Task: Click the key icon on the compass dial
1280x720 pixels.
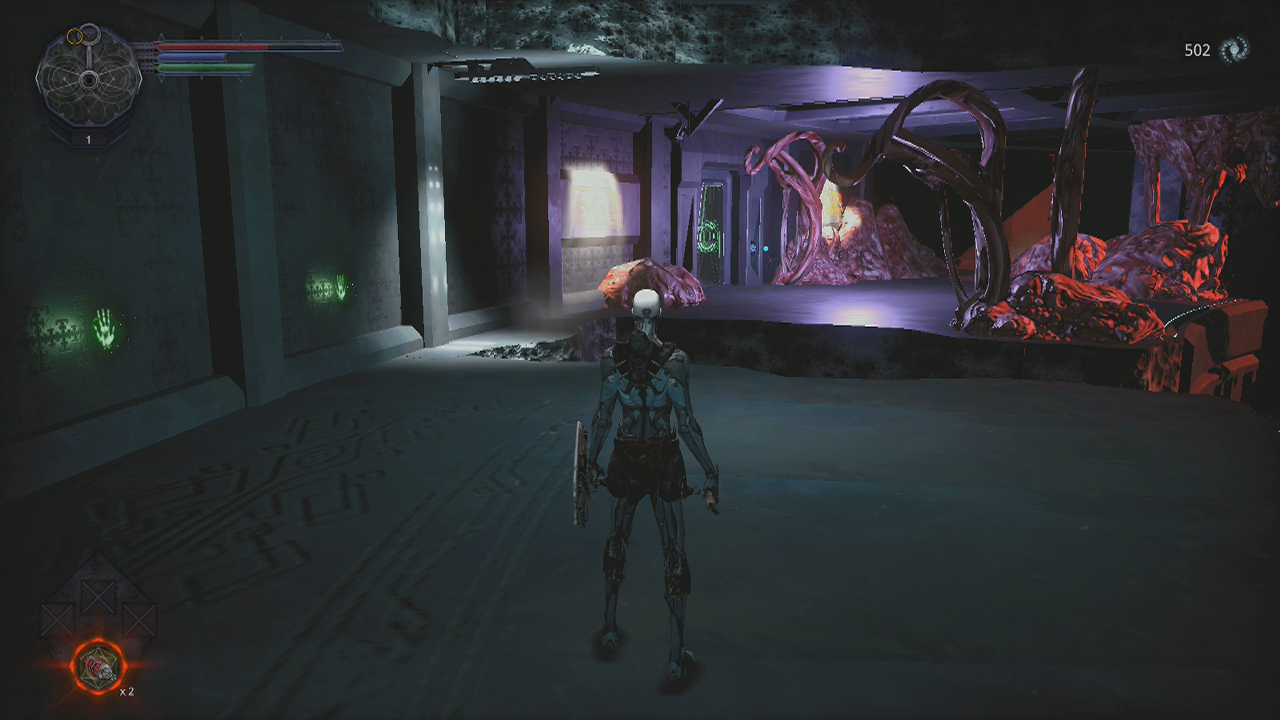Action: (92, 33)
